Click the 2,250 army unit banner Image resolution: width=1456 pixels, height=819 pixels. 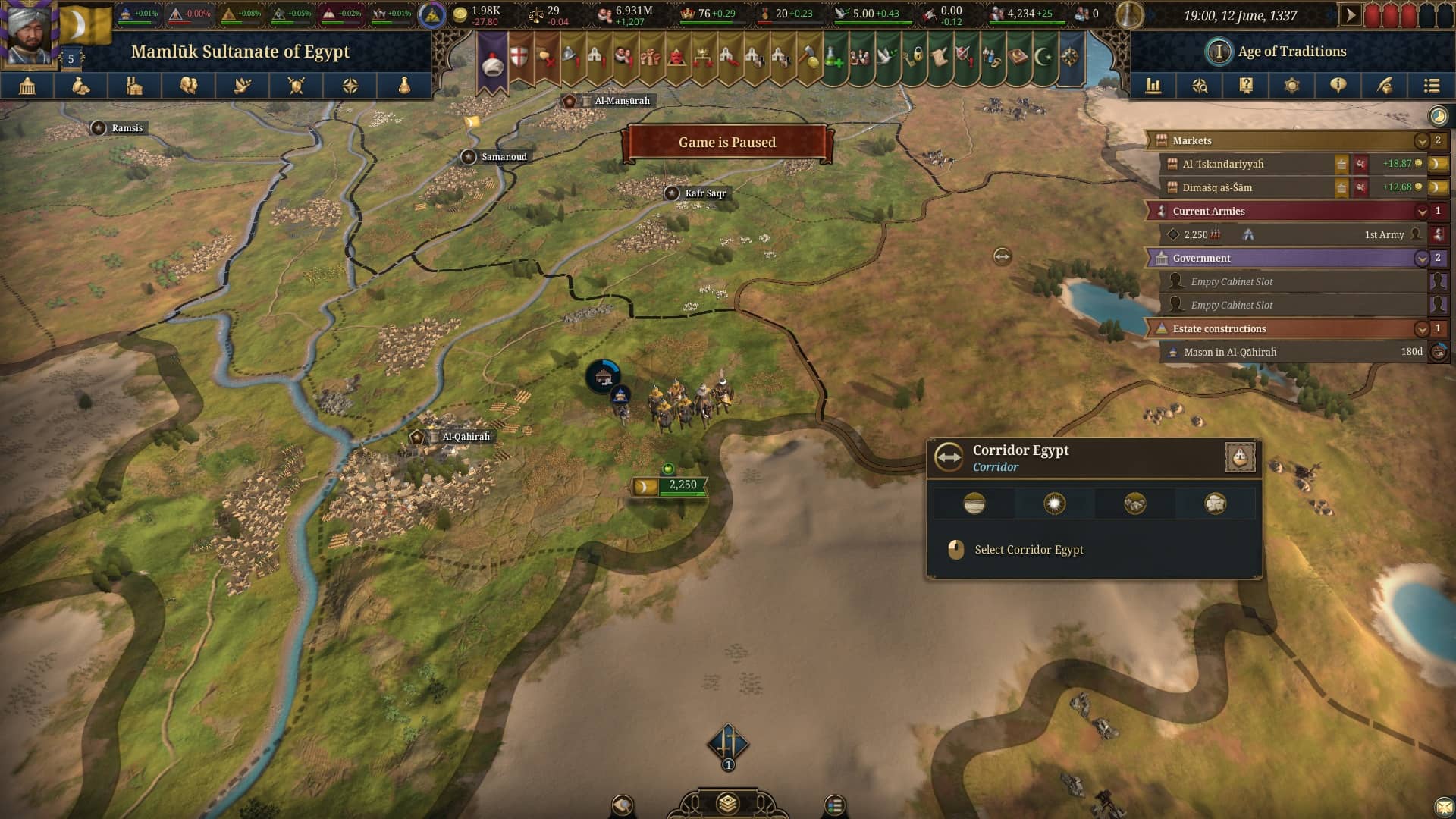[x=670, y=485]
